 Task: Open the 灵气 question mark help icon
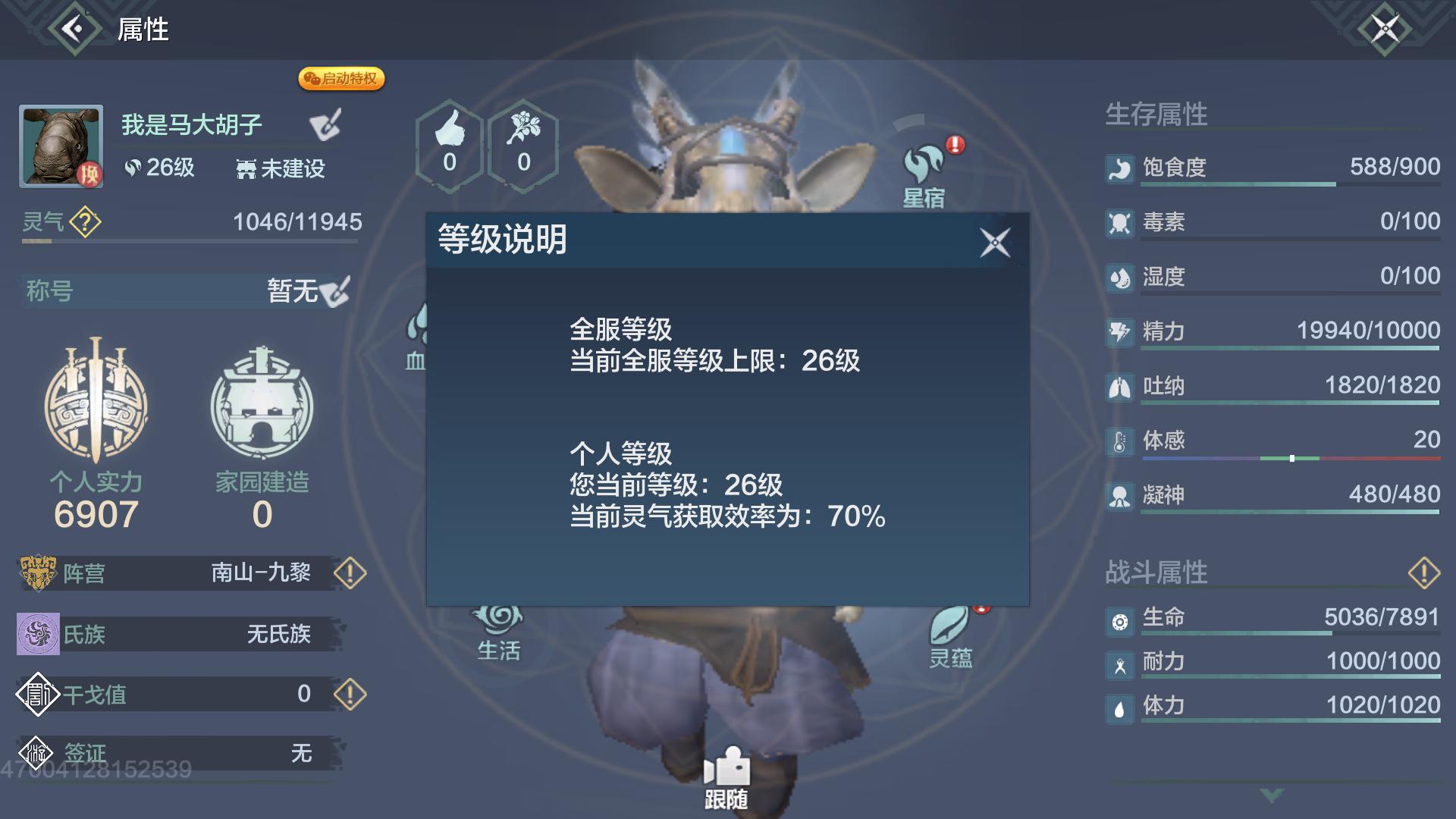click(x=83, y=222)
